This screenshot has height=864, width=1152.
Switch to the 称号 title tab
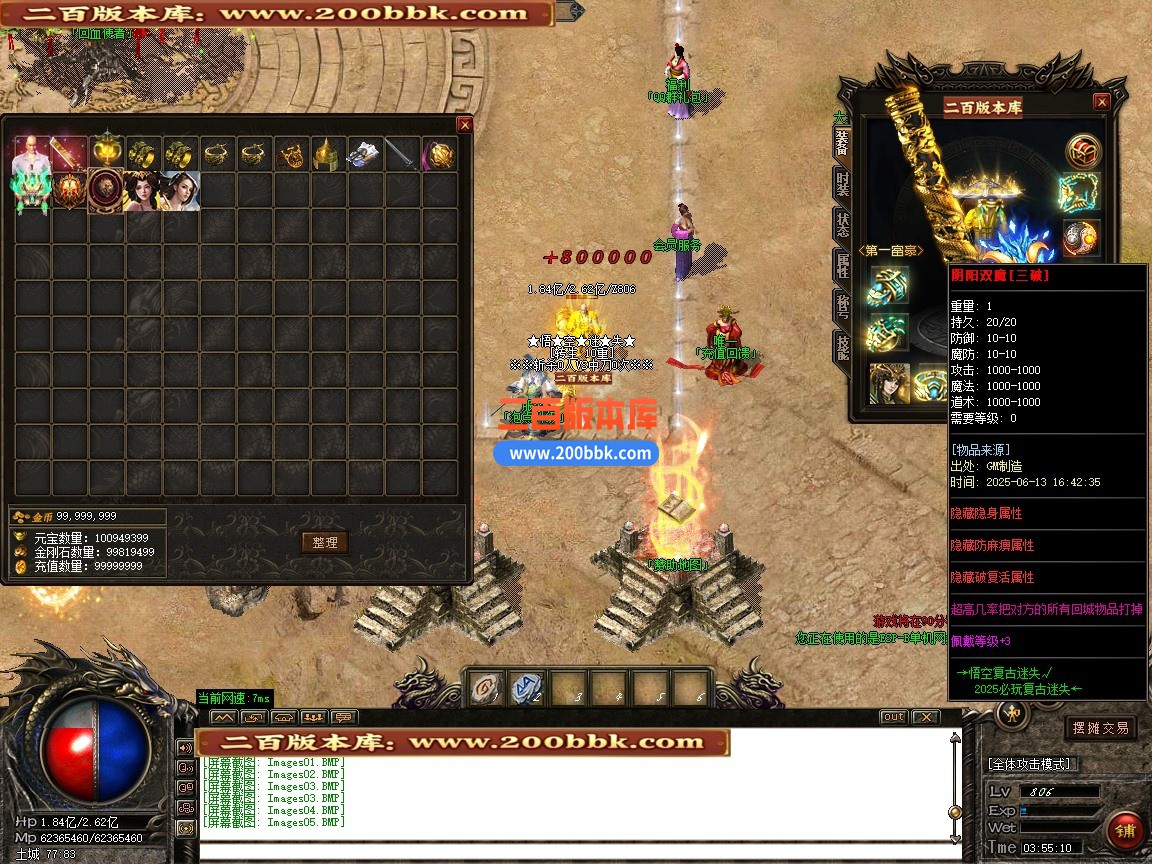click(843, 305)
